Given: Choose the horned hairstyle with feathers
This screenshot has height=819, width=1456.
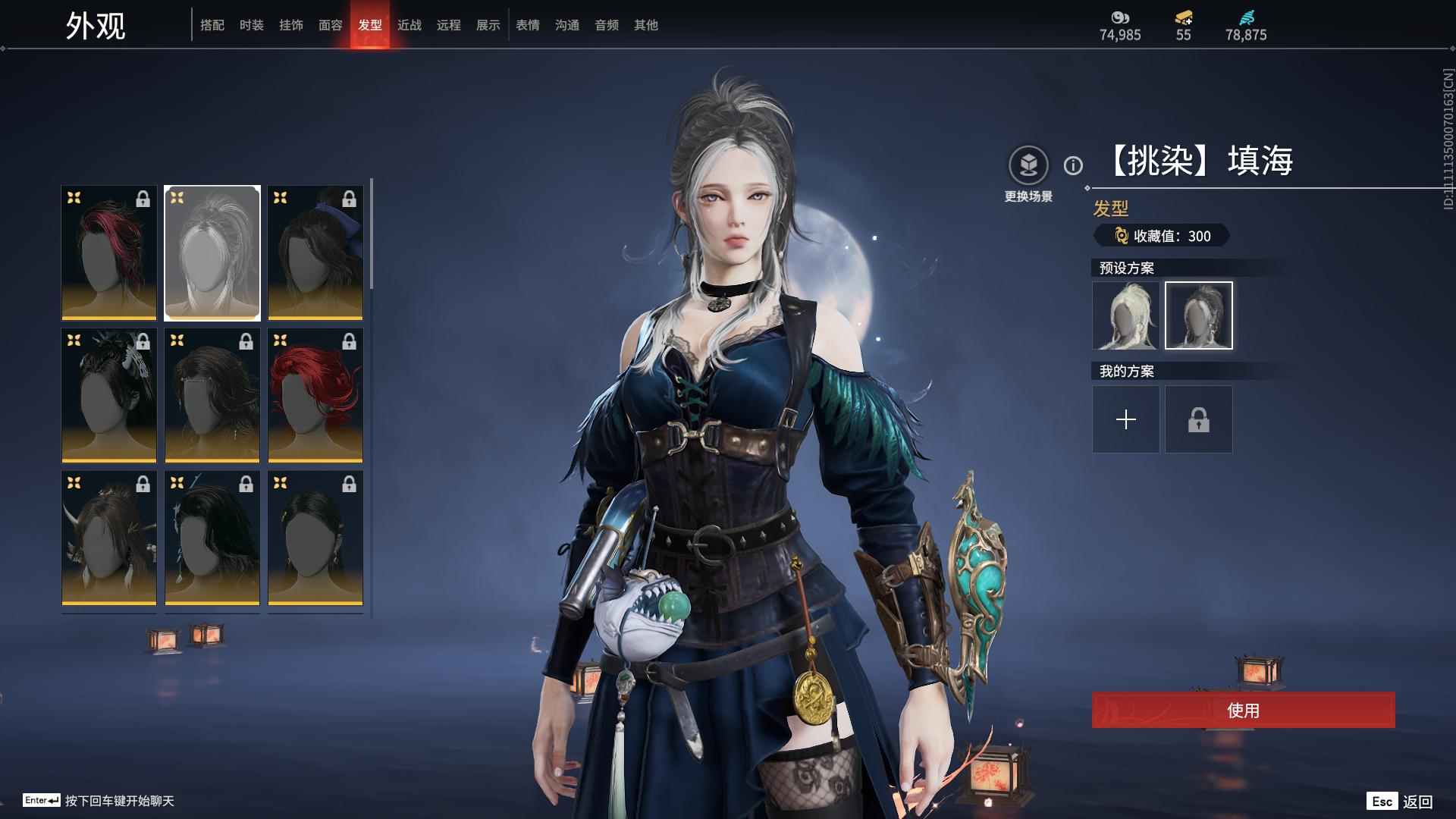Looking at the screenshot, I should point(109,538).
